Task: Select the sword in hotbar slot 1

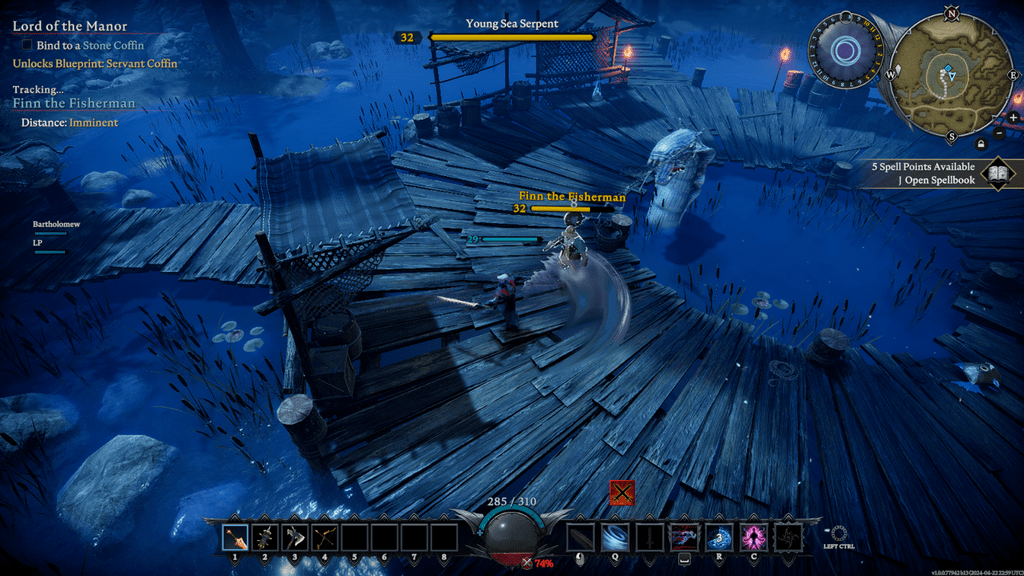Action: (x=235, y=538)
